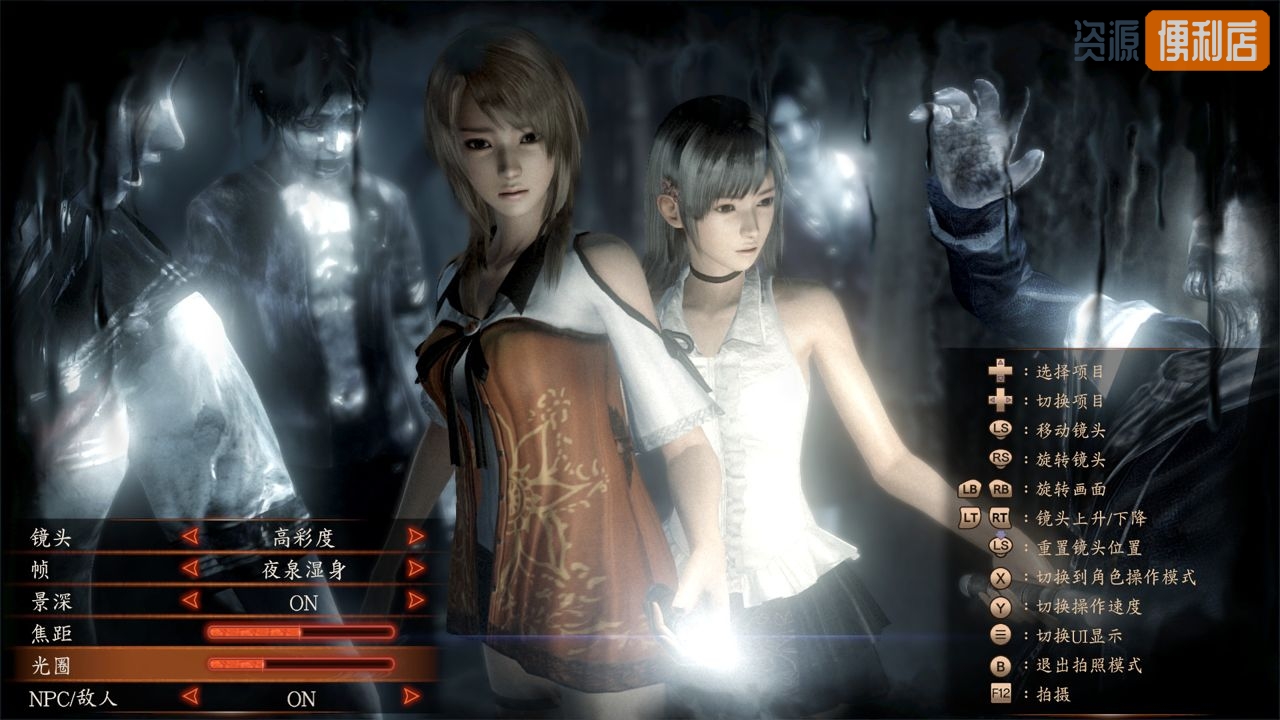This screenshot has width=1280, height=720.
Task: Switch to the previous 帧 frame option
Action: (x=190, y=569)
